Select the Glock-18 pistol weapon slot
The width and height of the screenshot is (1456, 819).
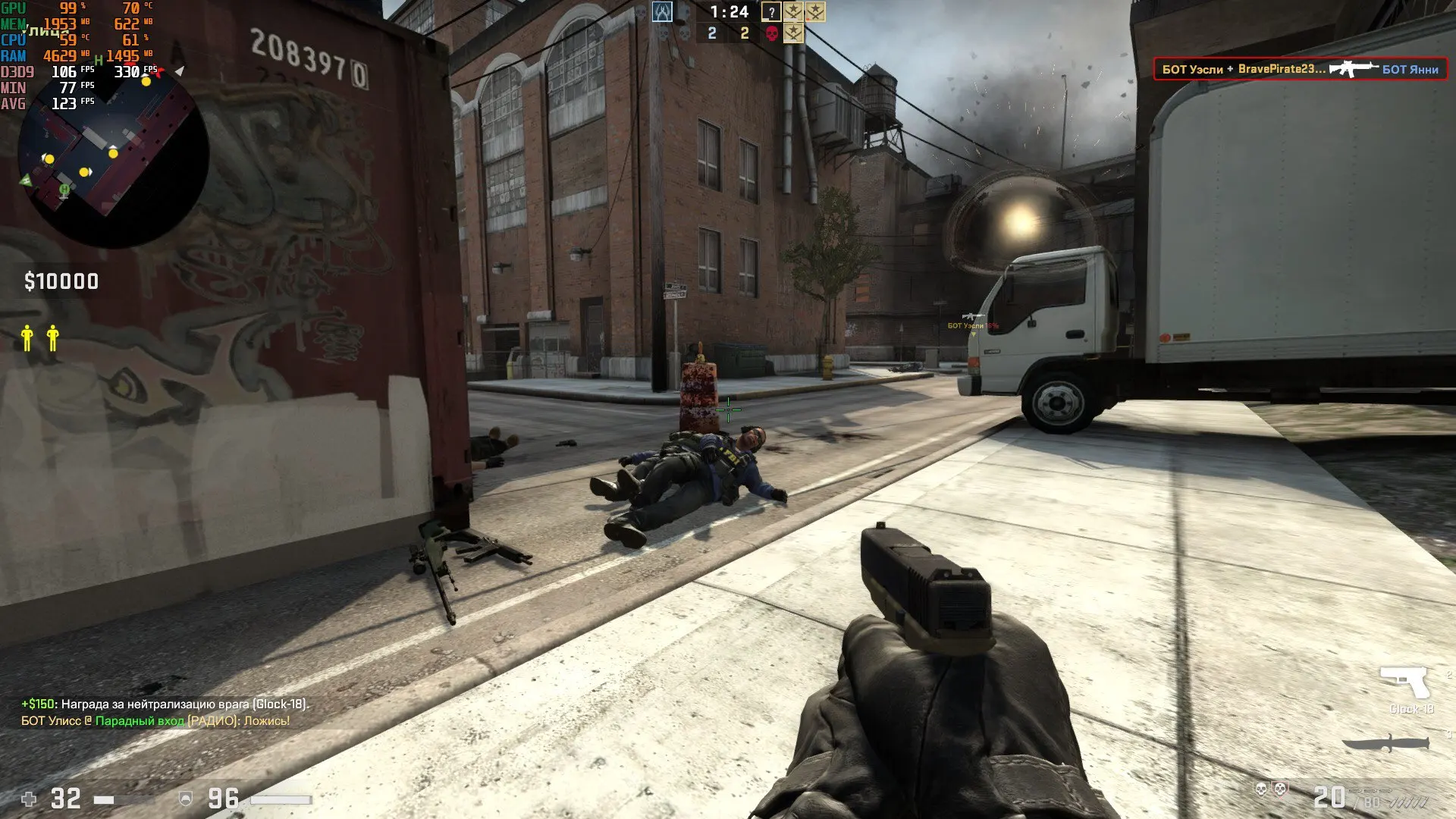pyautogui.click(x=1405, y=683)
